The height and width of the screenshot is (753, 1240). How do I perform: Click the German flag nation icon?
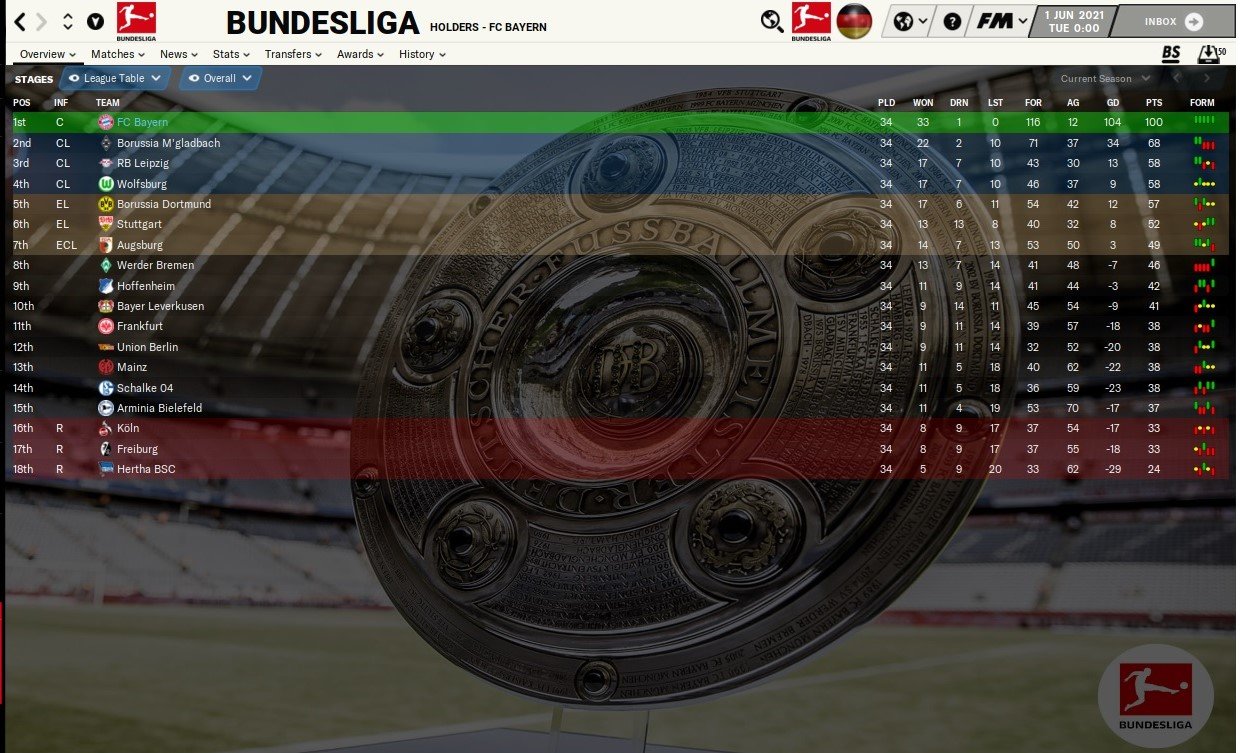[854, 21]
